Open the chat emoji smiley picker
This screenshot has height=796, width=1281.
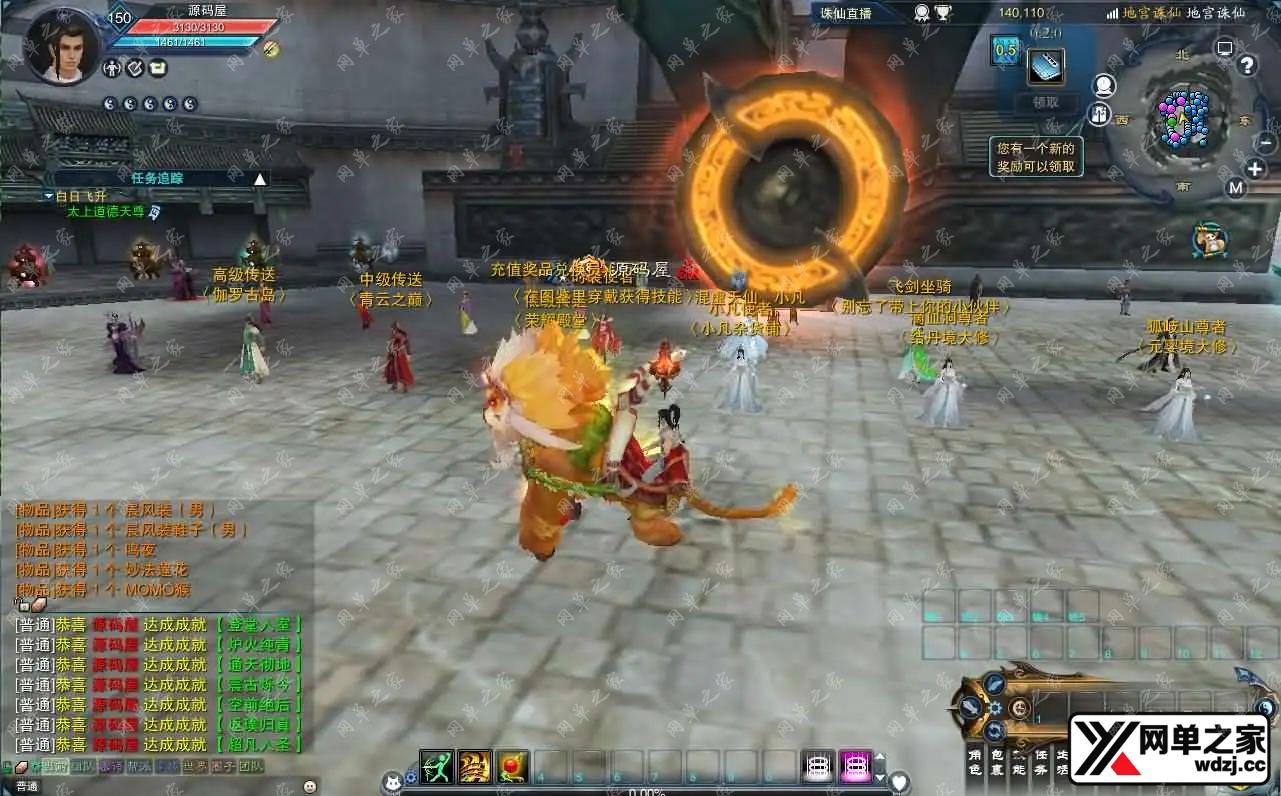[309, 786]
